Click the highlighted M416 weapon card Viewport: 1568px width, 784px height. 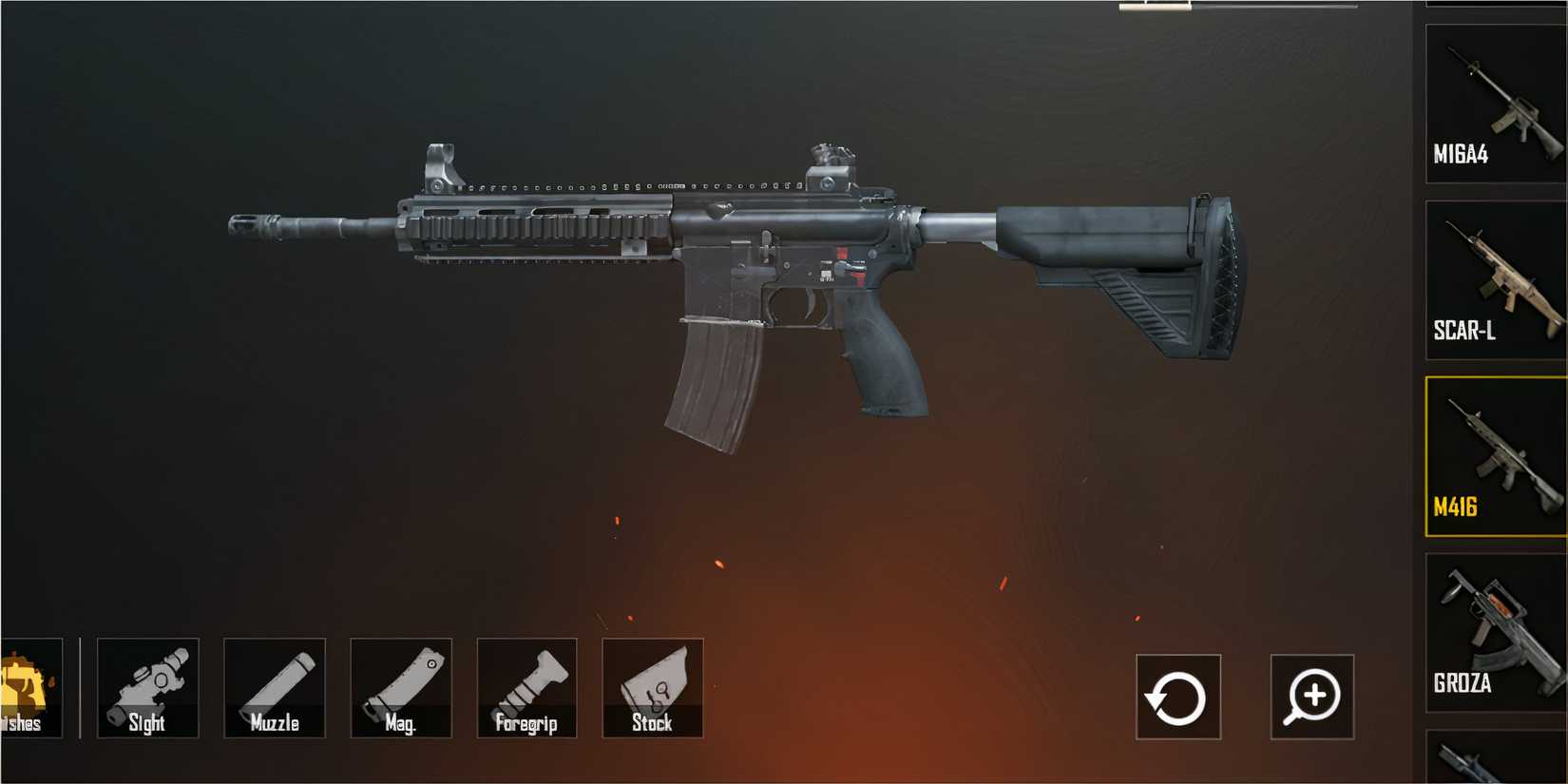coord(1492,456)
